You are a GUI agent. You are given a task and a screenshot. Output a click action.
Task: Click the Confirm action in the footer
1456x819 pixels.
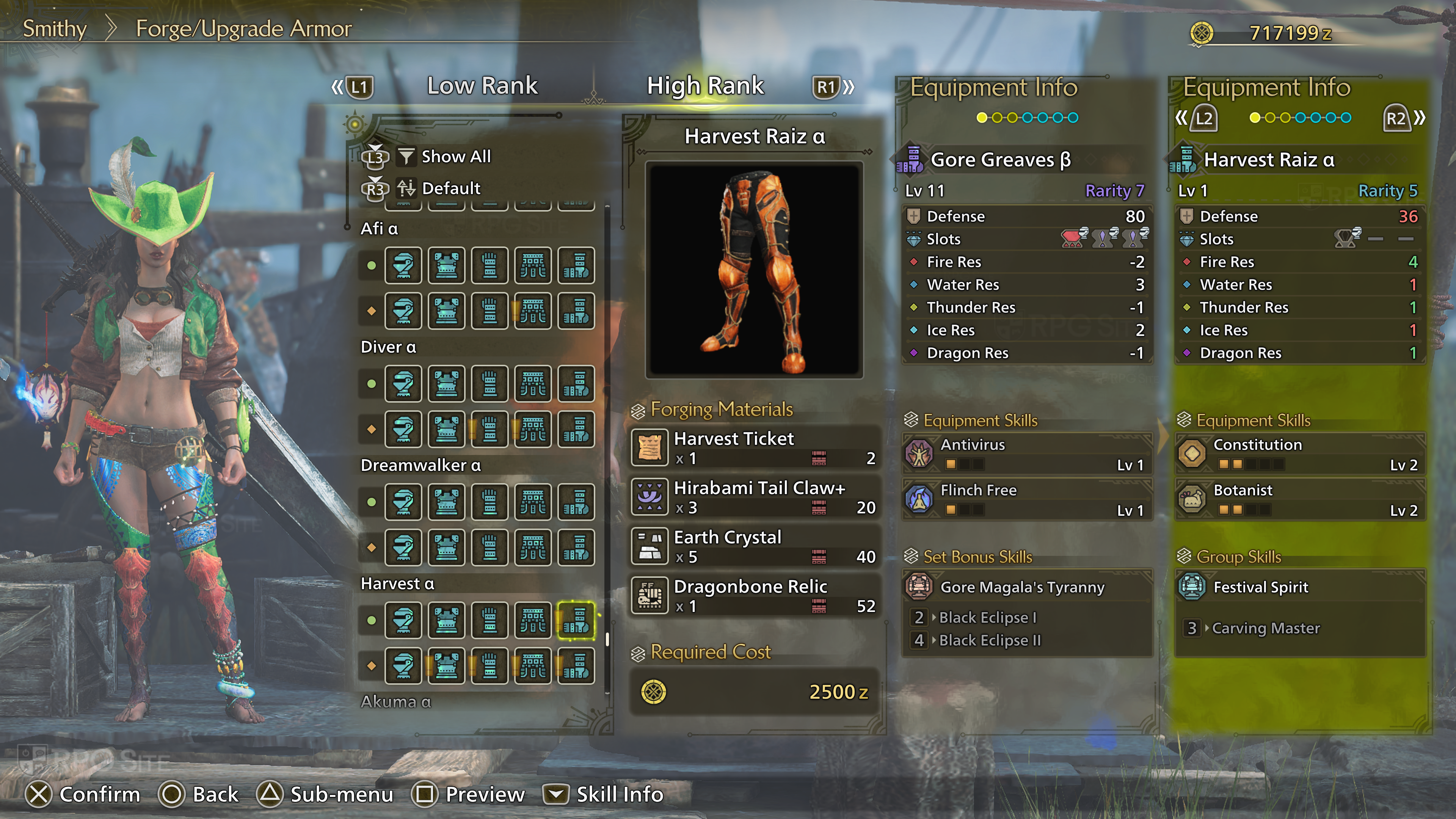83,794
